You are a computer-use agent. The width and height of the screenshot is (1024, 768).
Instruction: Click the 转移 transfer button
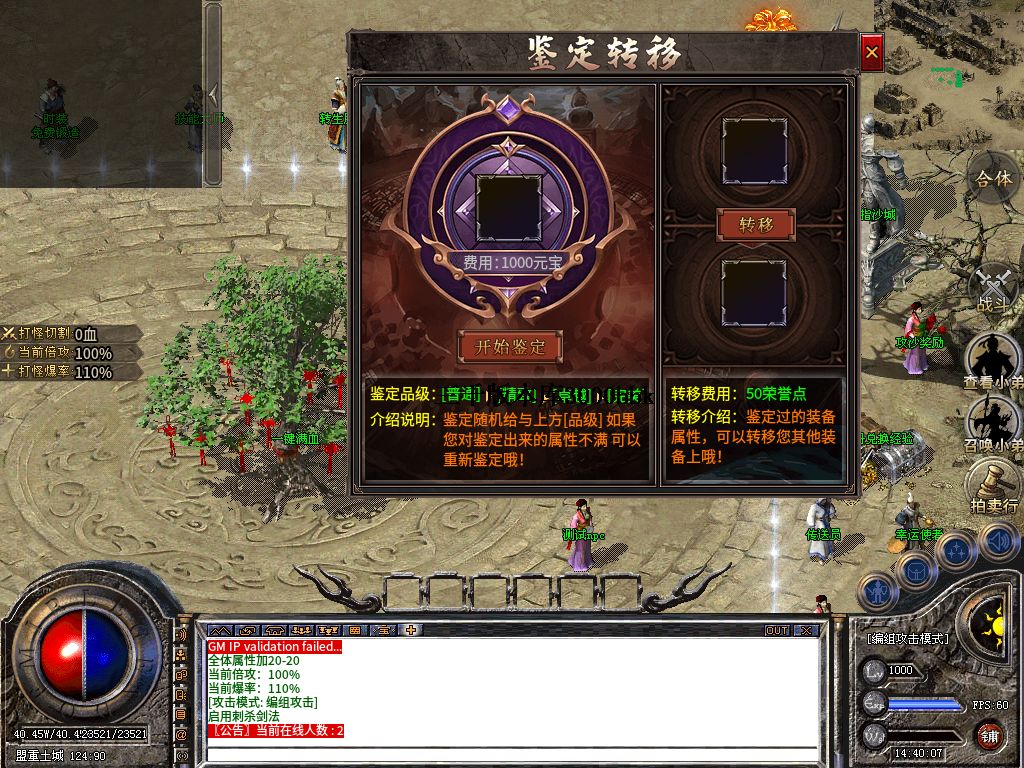tap(756, 224)
